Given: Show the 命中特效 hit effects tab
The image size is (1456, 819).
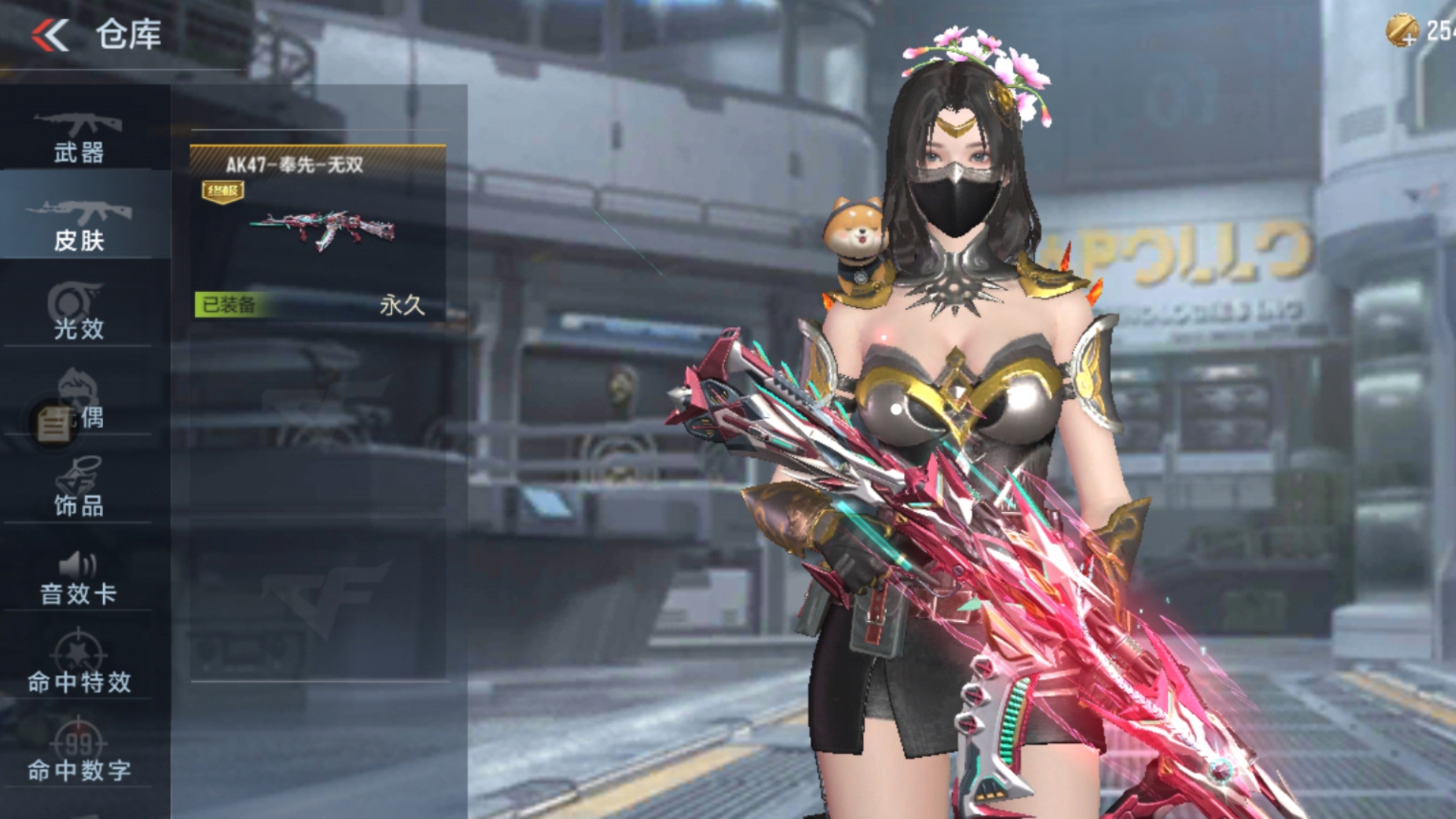Looking at the screenshot, I should coord(79,666).
